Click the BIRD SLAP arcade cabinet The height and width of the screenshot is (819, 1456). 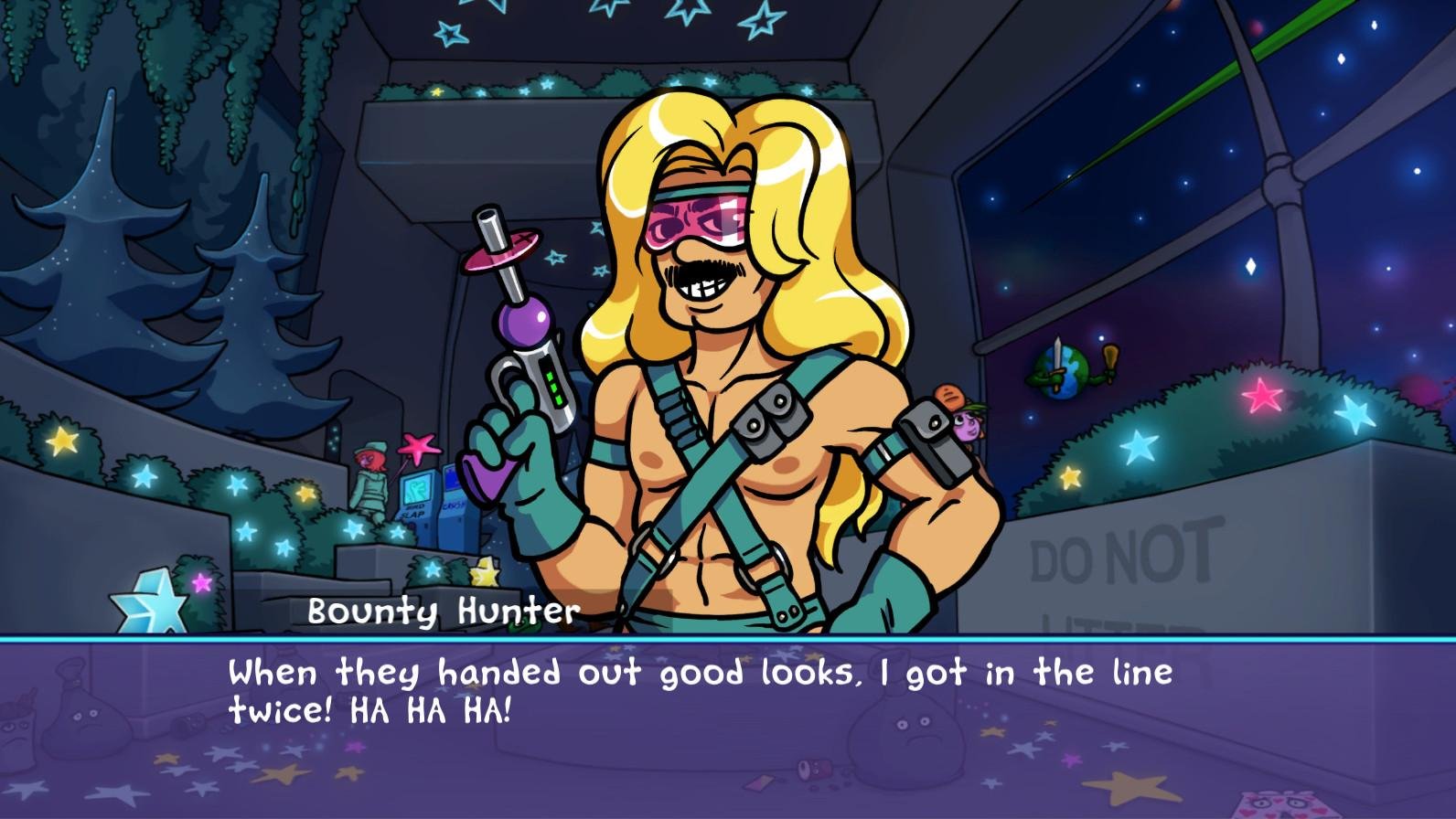point(418,498)
